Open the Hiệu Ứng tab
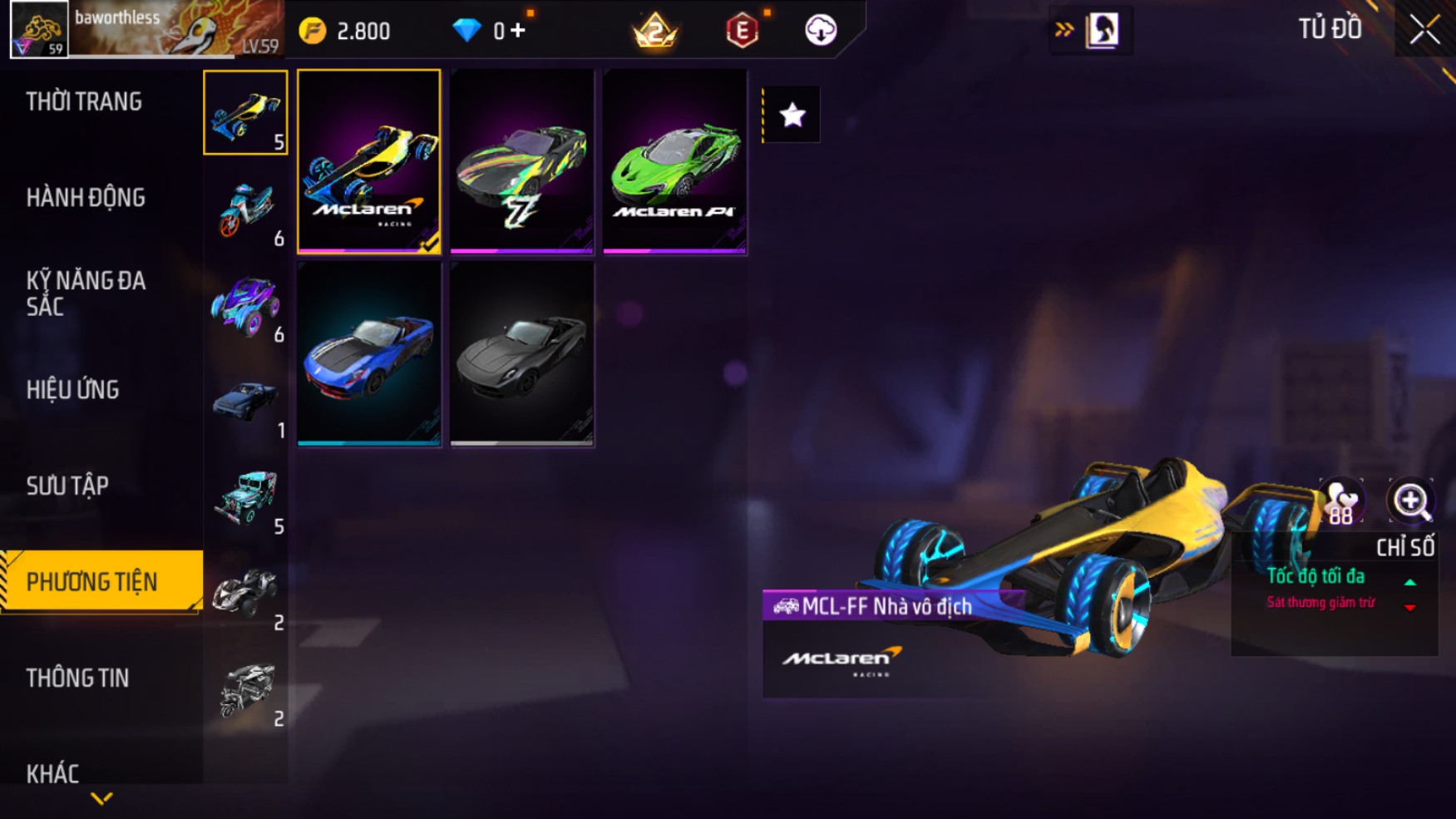Image resolution: width=1456 pixels, height=819 pixels. pyautogui.click(x=72, y=390)
